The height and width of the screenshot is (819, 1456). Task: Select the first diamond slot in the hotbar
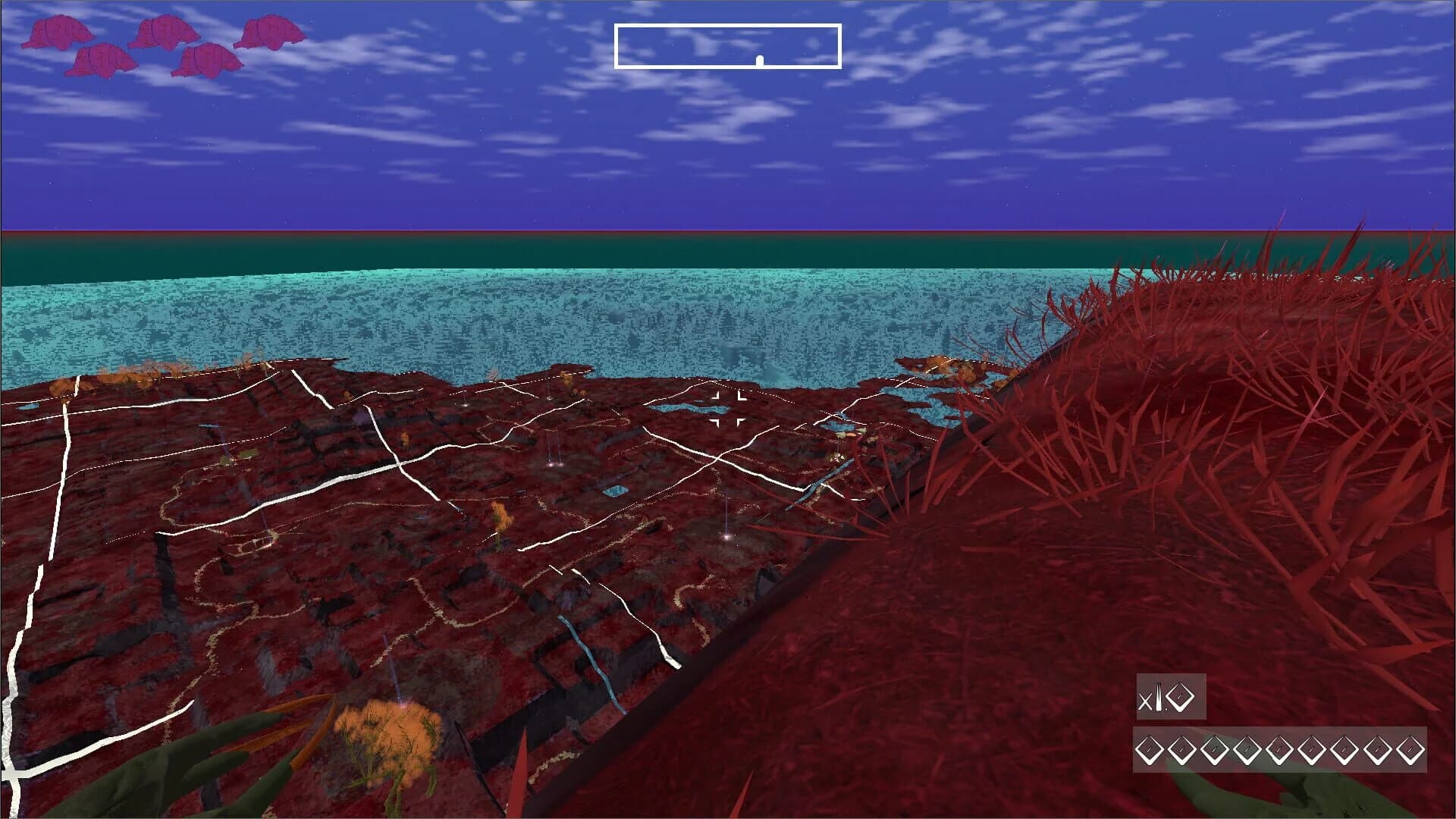coord(1148,750)
